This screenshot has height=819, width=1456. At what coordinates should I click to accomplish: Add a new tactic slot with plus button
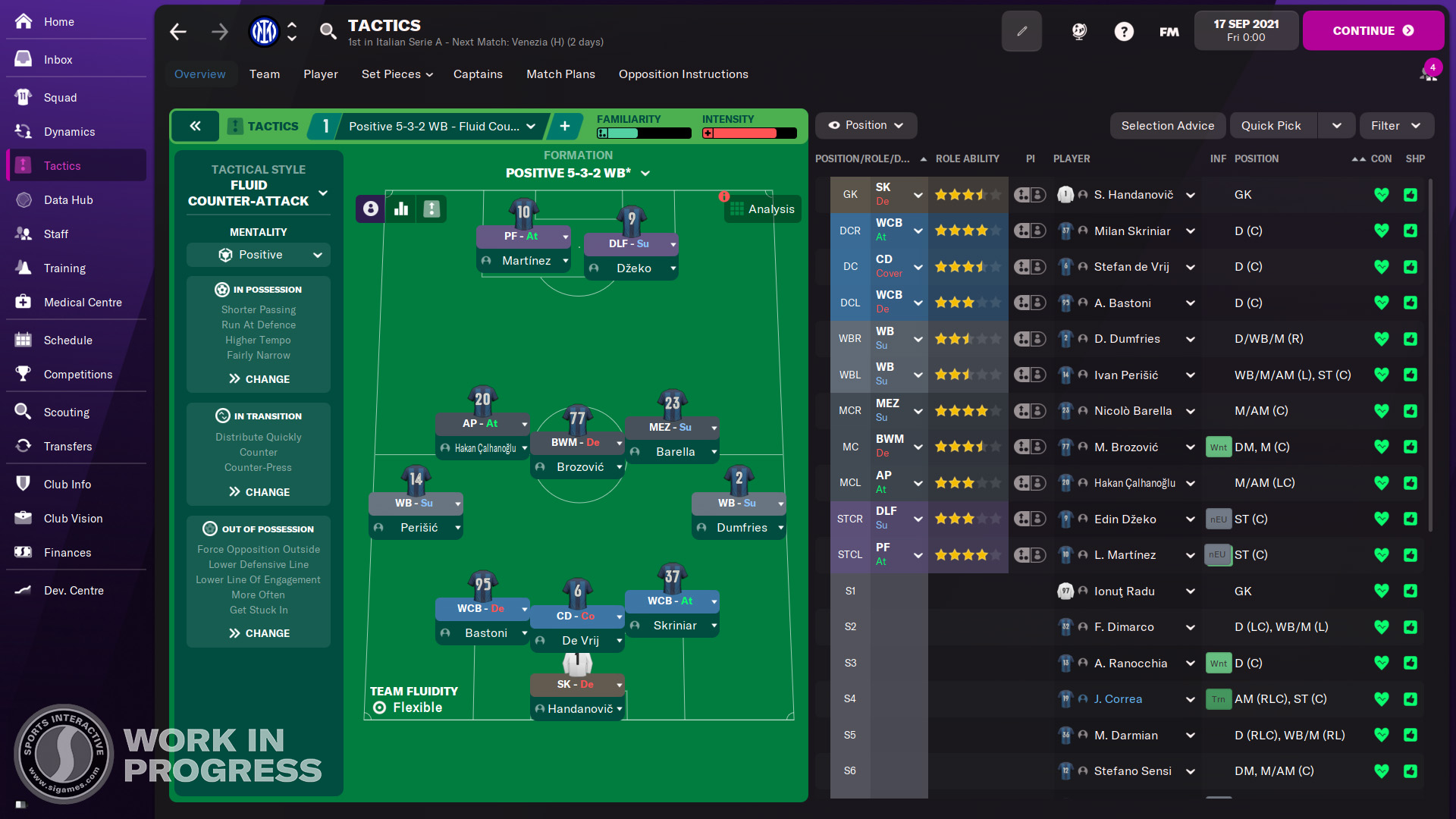pos(565,127)
